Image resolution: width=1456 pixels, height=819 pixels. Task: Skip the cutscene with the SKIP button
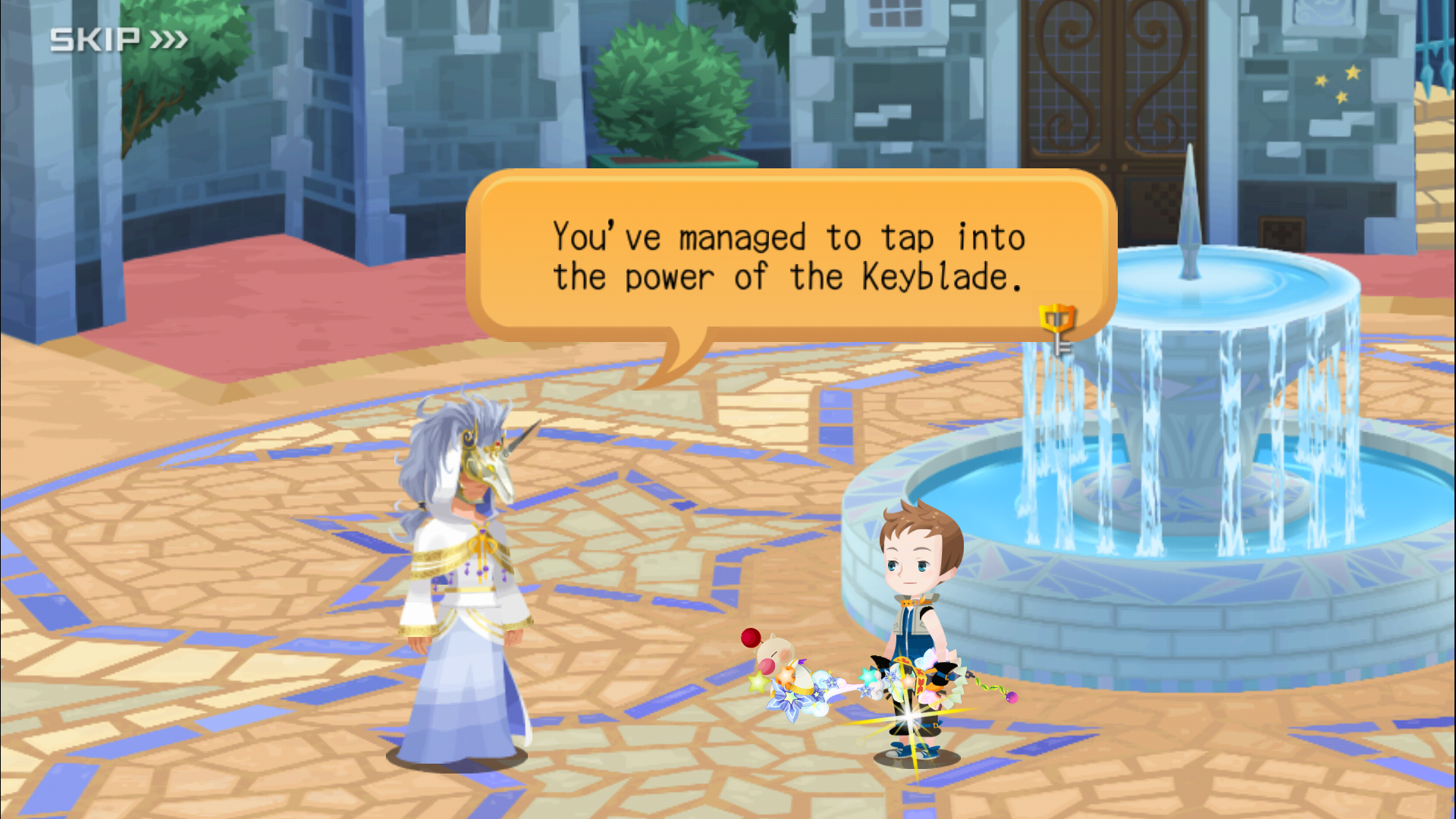click(118, 39)
